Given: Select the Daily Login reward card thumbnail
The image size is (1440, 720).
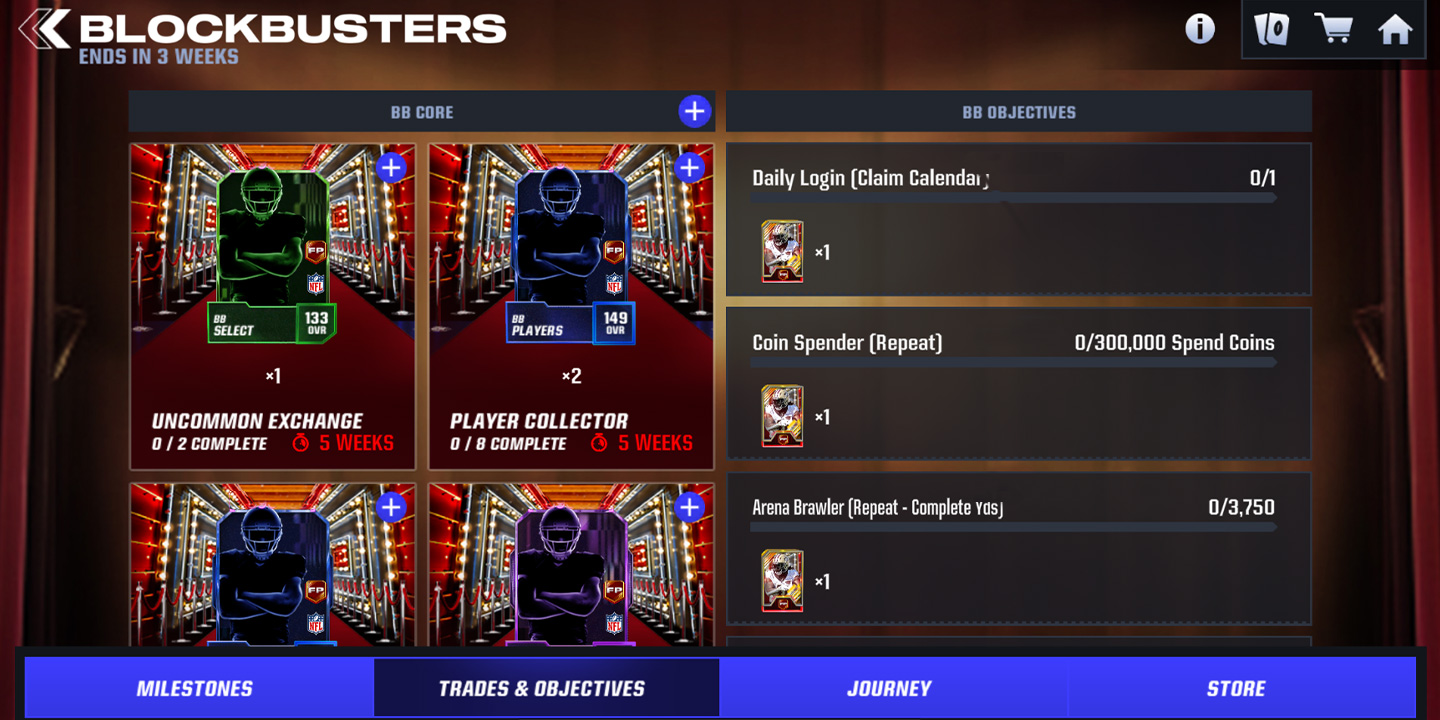Looking at the screenshot, I should pos(782,251).
